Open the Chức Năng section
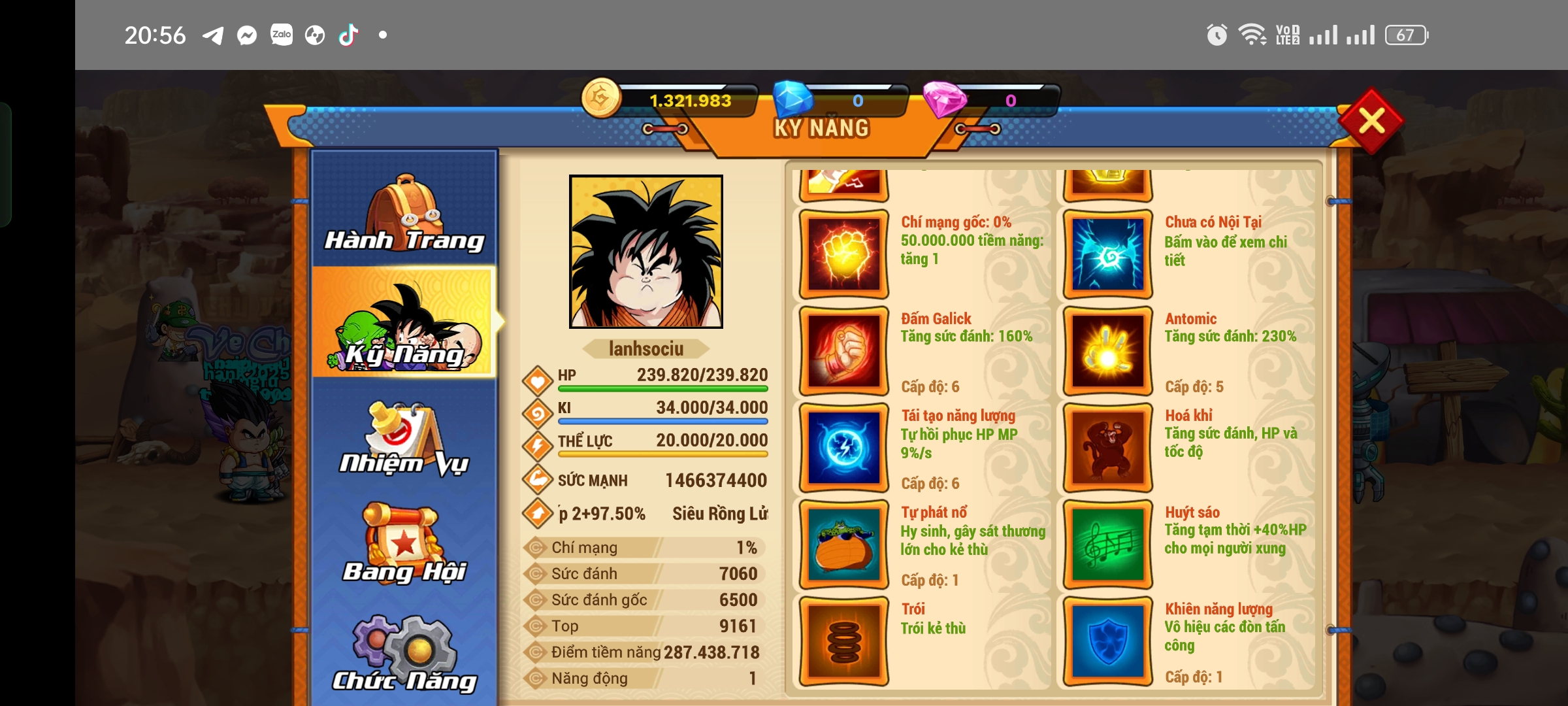Viewport: 1568px width, 706px height. (404, 660)
